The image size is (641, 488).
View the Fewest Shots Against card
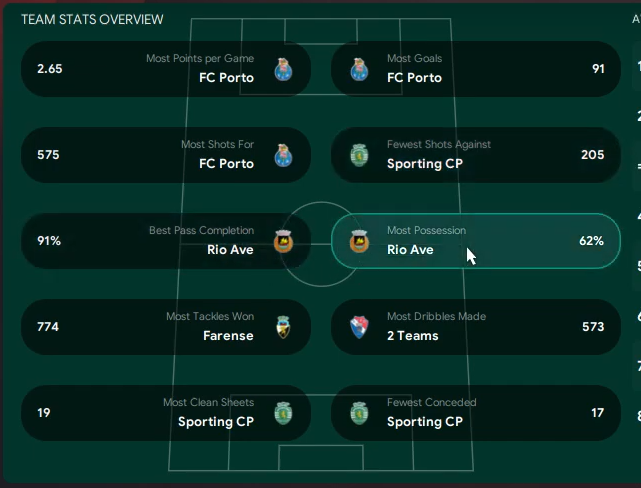click(x=475, y=155)
